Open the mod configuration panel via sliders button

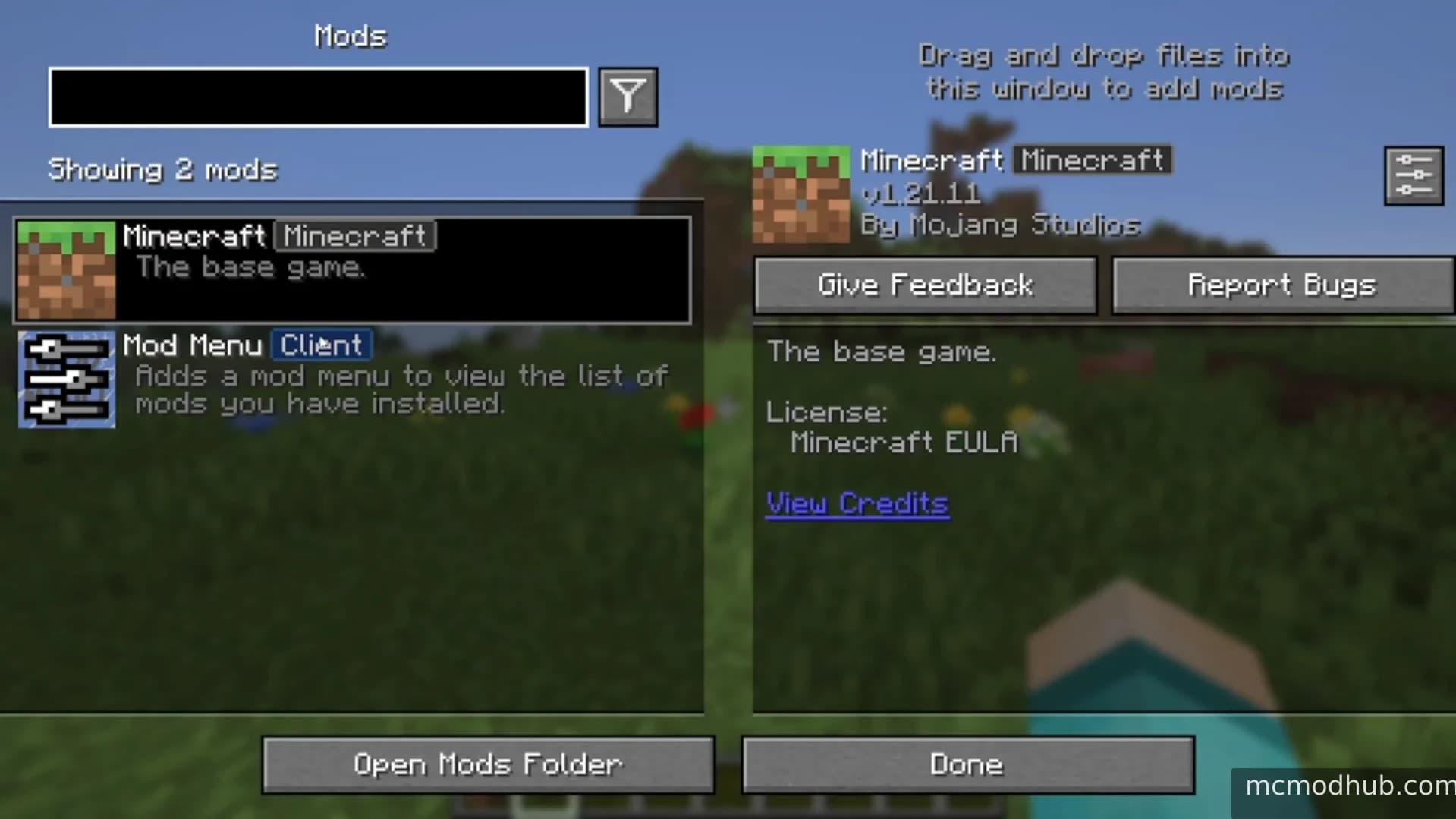point(1413,175)
